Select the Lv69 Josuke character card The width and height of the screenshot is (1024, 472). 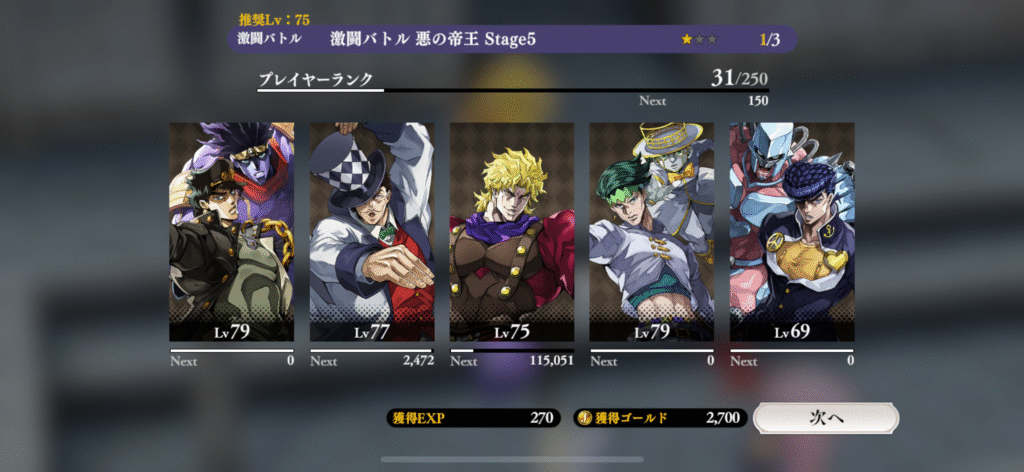point(792,232)
